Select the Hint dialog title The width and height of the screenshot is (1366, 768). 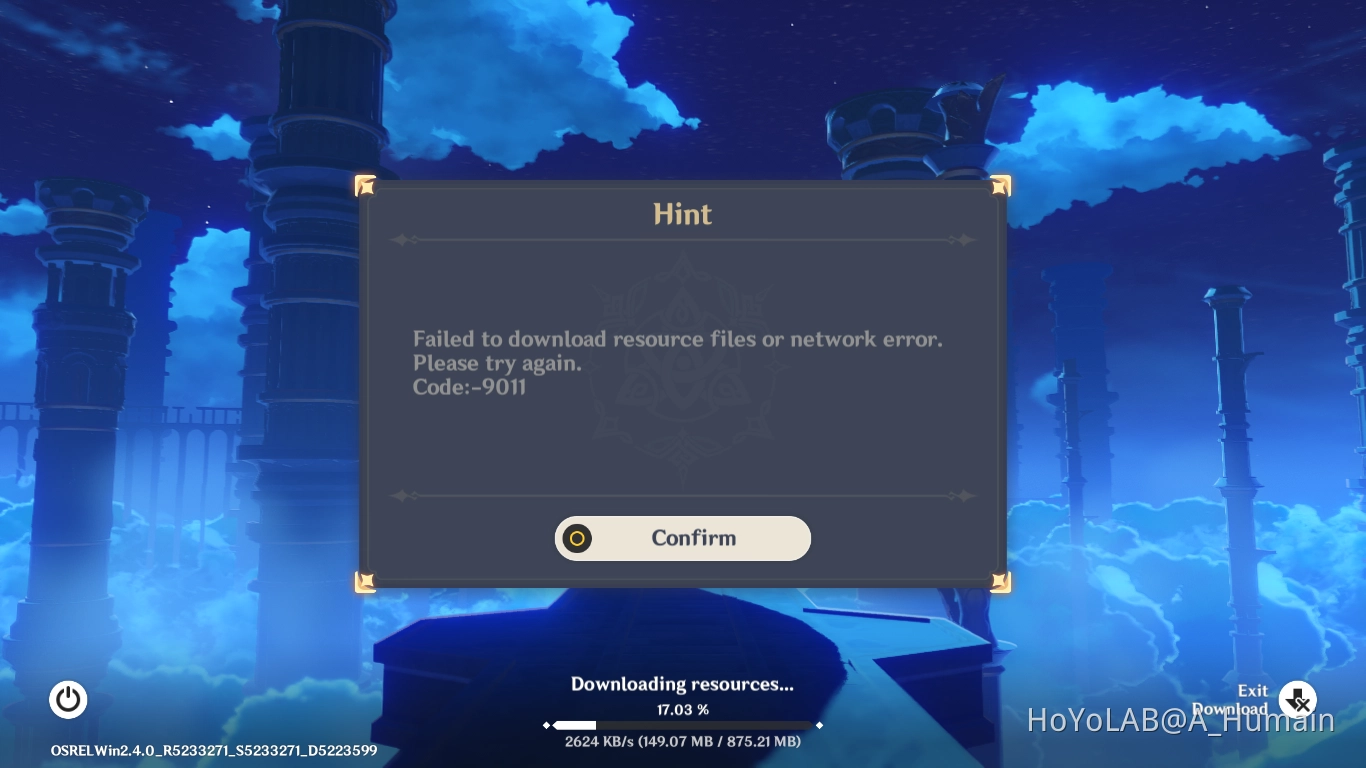tap(683, 213)
